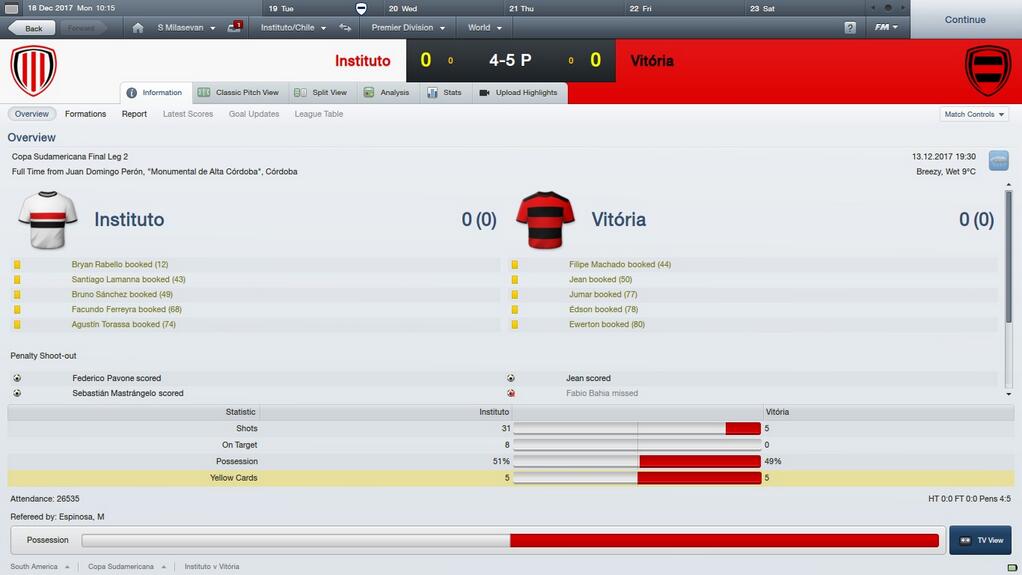Switch to TV View
This screenshot has width=1022, height=575.
pyautogui.click(x=980, y=540)
